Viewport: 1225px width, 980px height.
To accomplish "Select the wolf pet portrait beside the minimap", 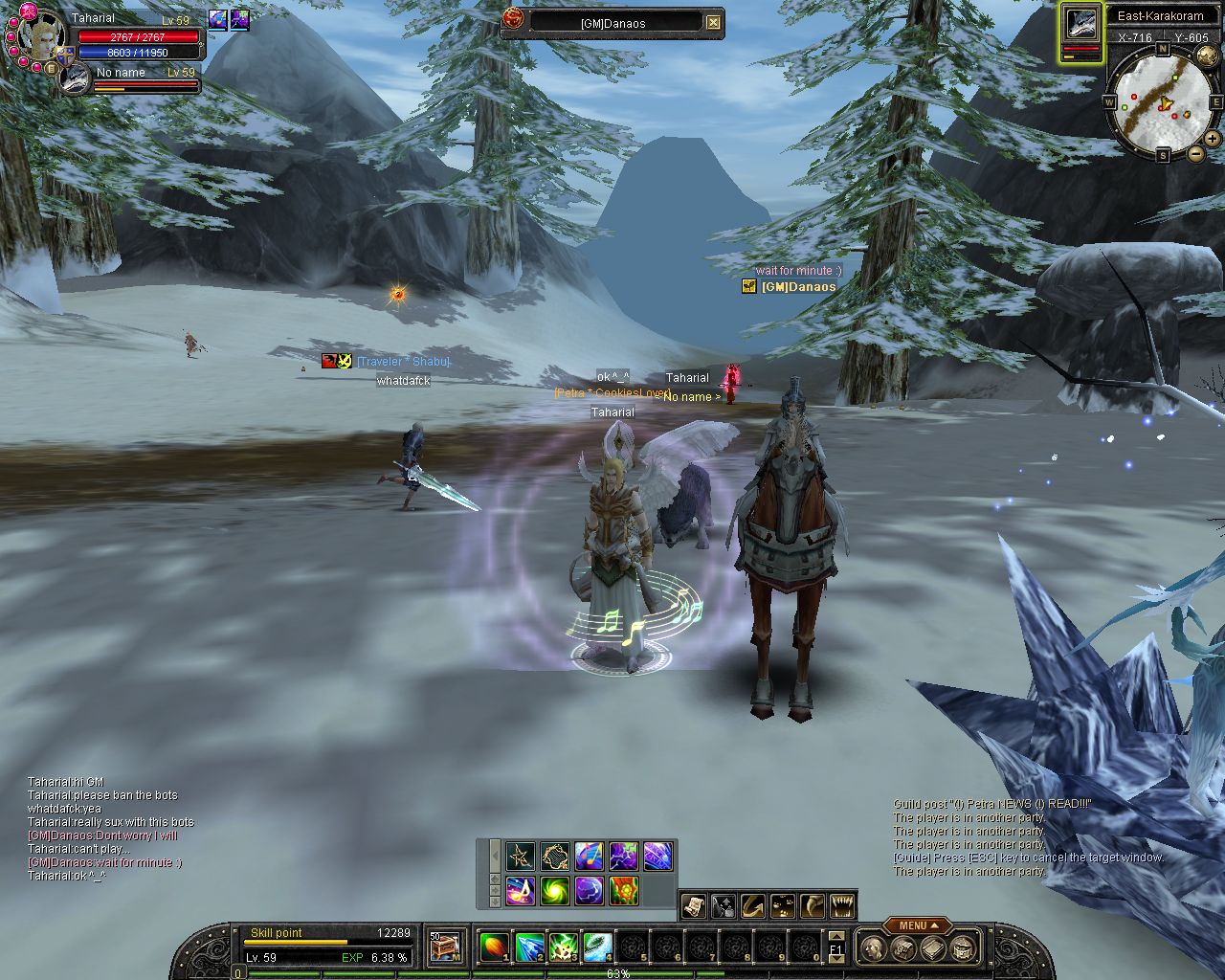I will pos(1081,26).
